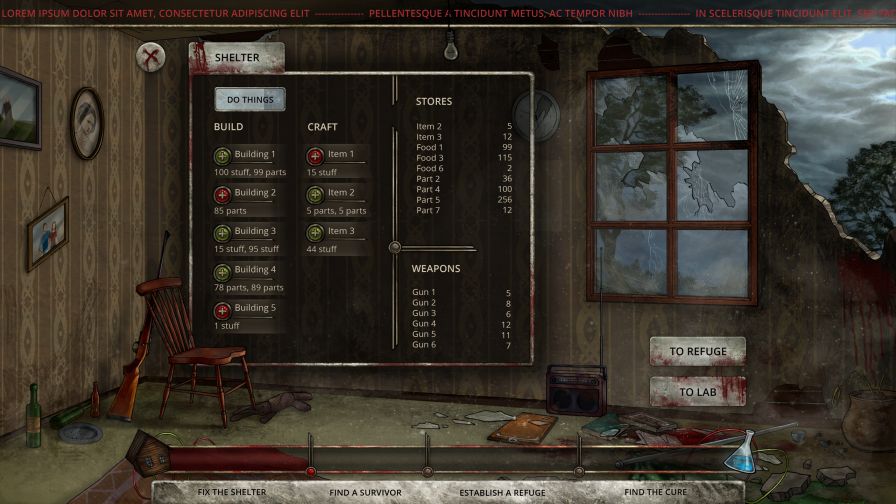Select the Find a Survivor objective

[x=365, y=492]
